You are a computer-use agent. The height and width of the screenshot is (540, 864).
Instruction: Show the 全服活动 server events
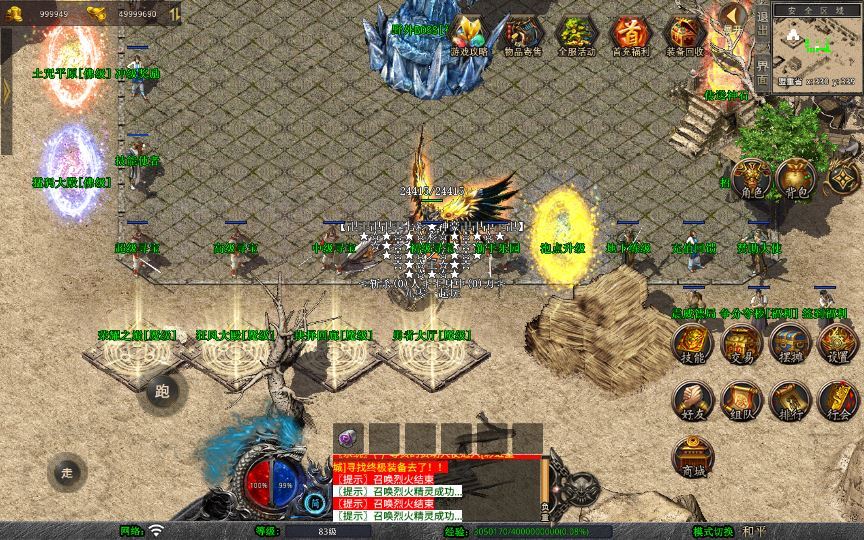(x=574, y=35)
